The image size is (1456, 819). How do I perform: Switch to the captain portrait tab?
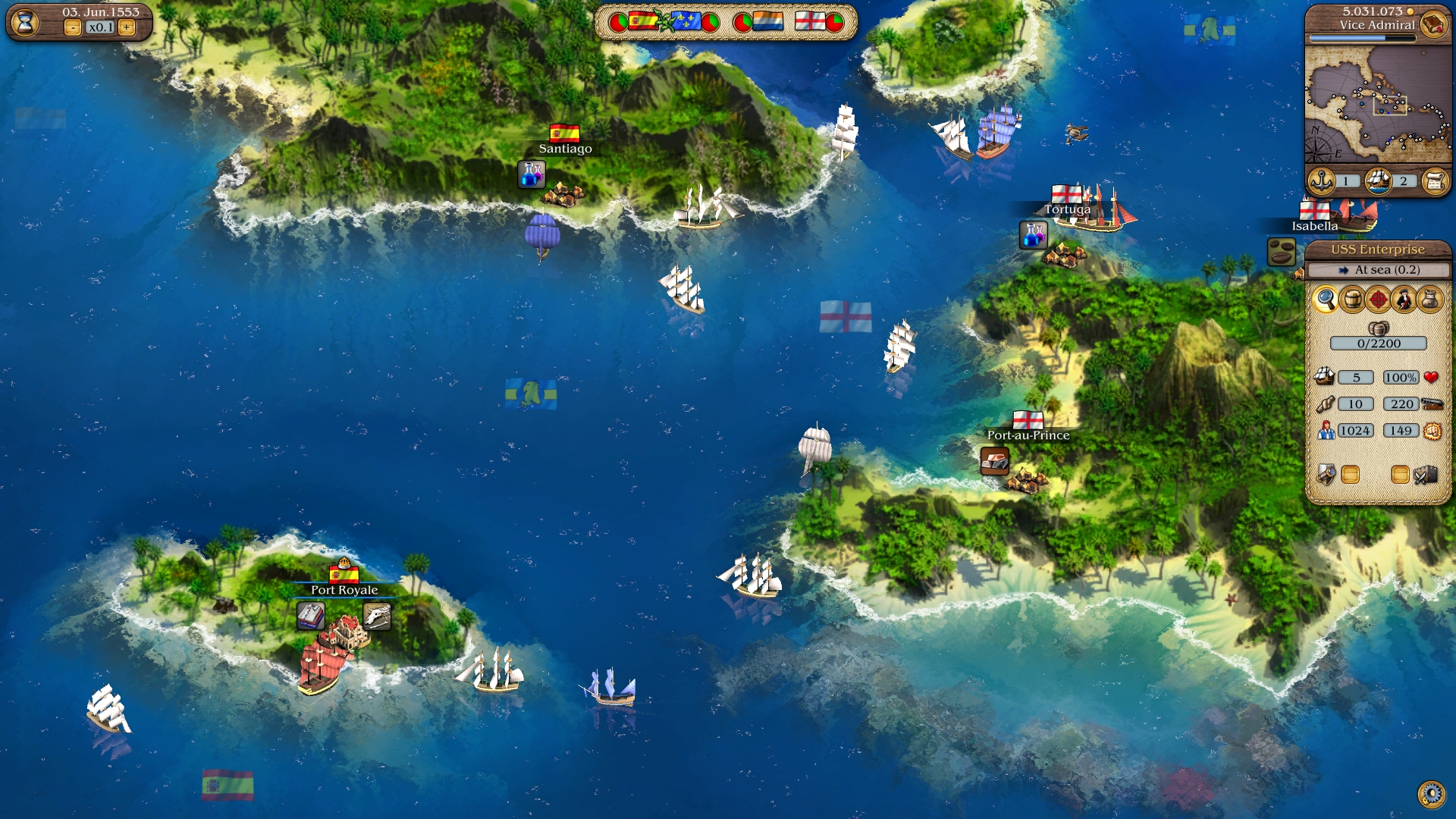(x=1404, y=300)
